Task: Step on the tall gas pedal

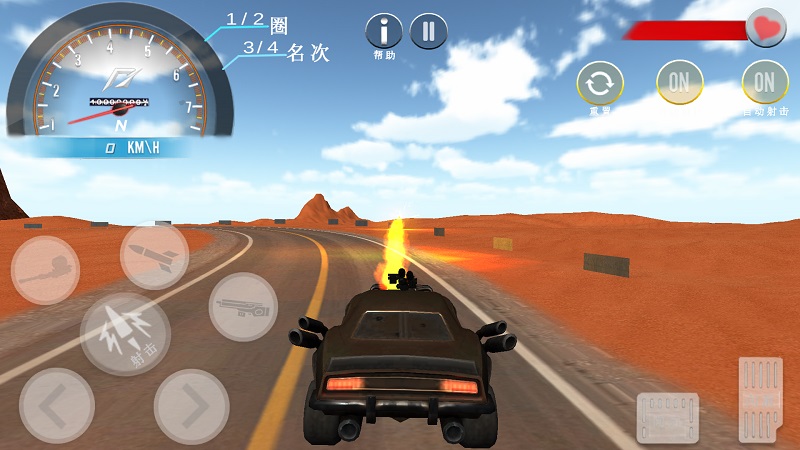Action: pos(760,398)
